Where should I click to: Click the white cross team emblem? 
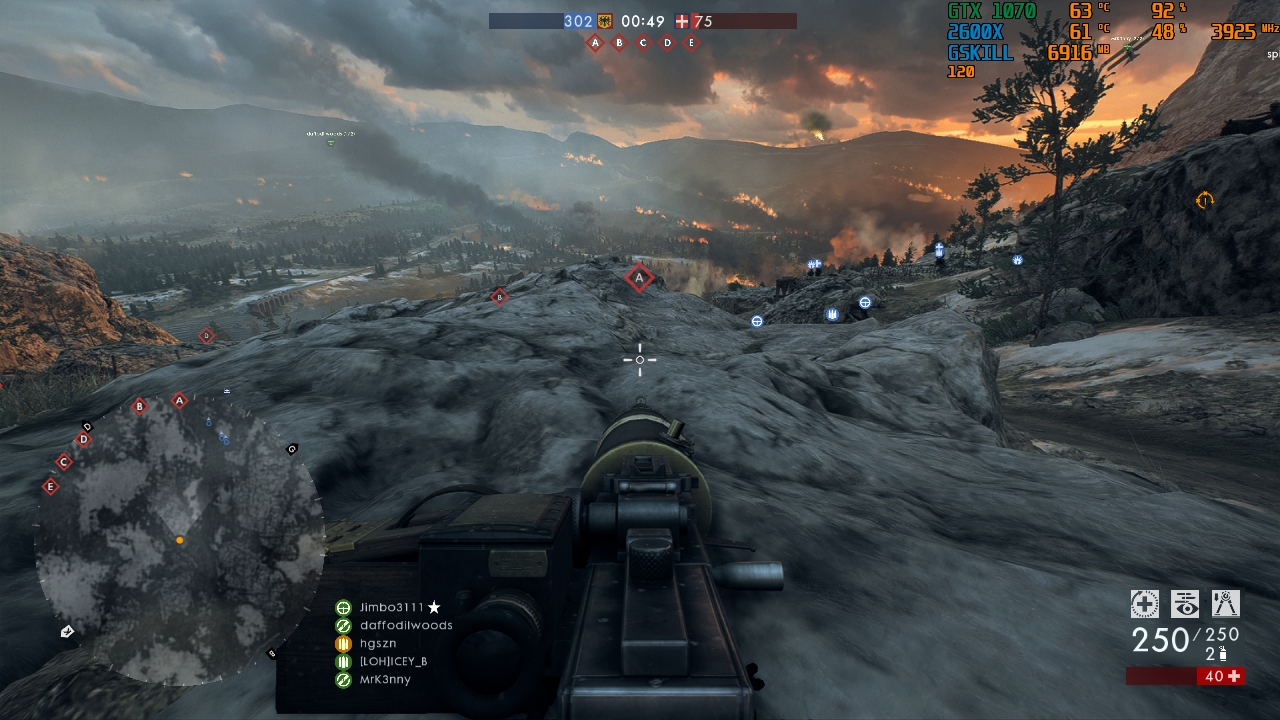tap(682, 21)
